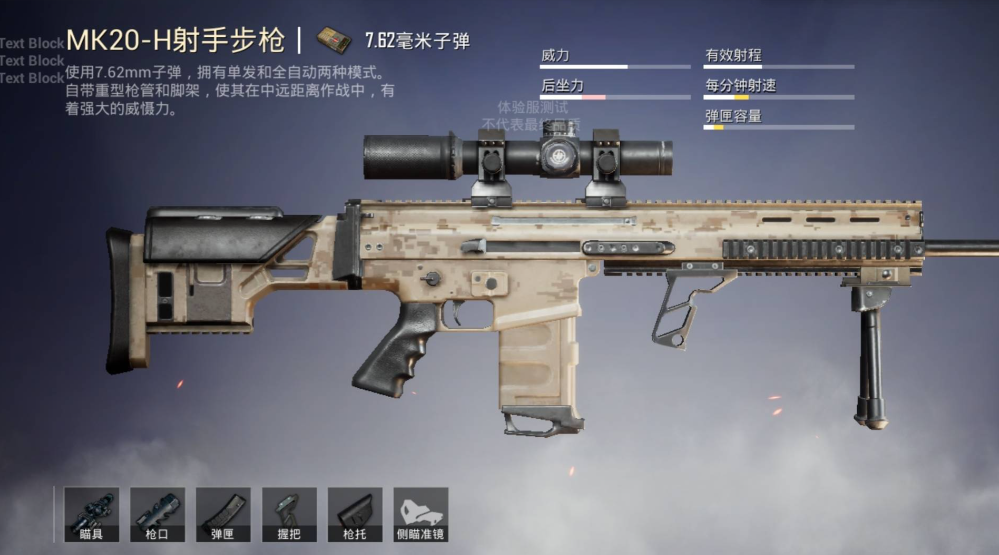This screenshot has width=999, height=555.
Task: Click the 握把 grip attachment slot
Action: [x=289, y=513]
